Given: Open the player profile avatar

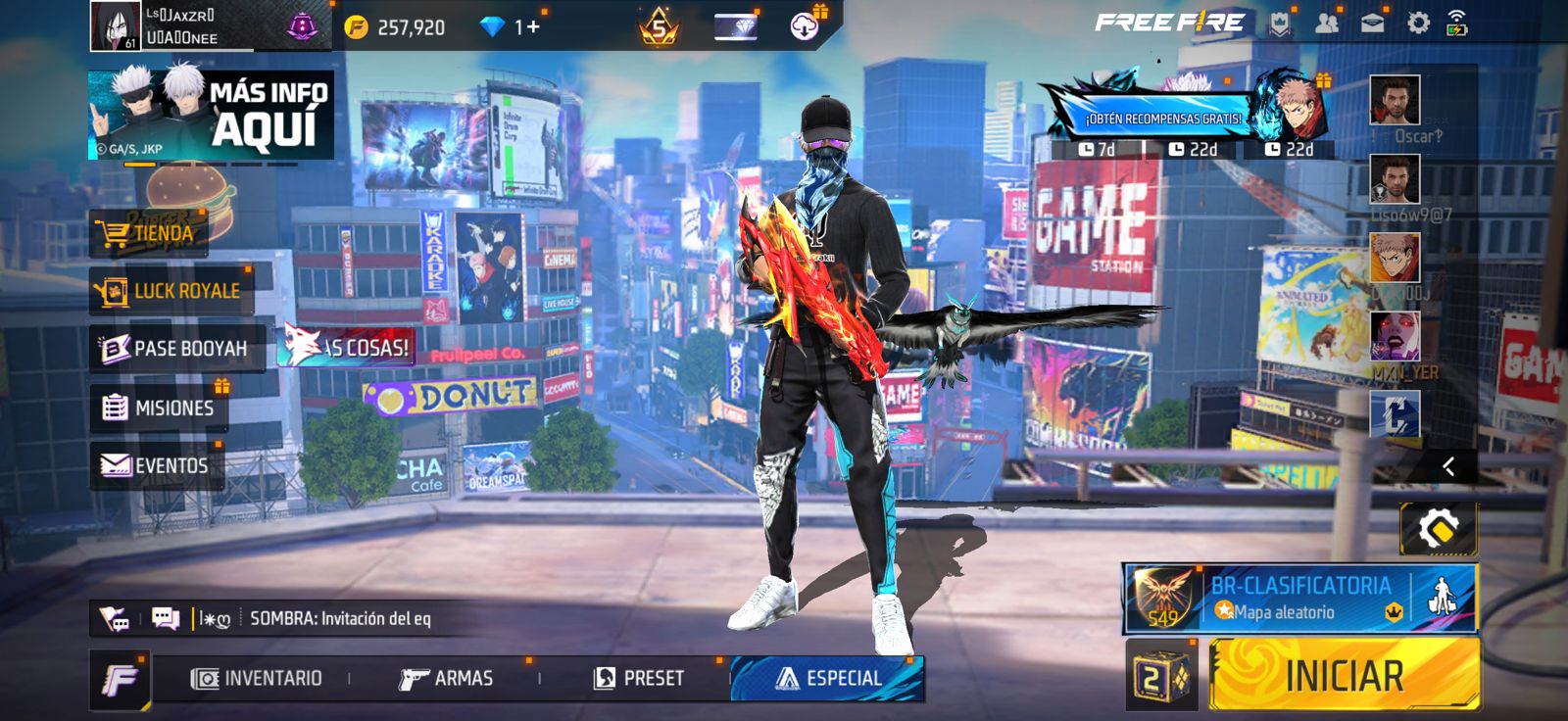Looking at the screenshot, I should [116, 25].
